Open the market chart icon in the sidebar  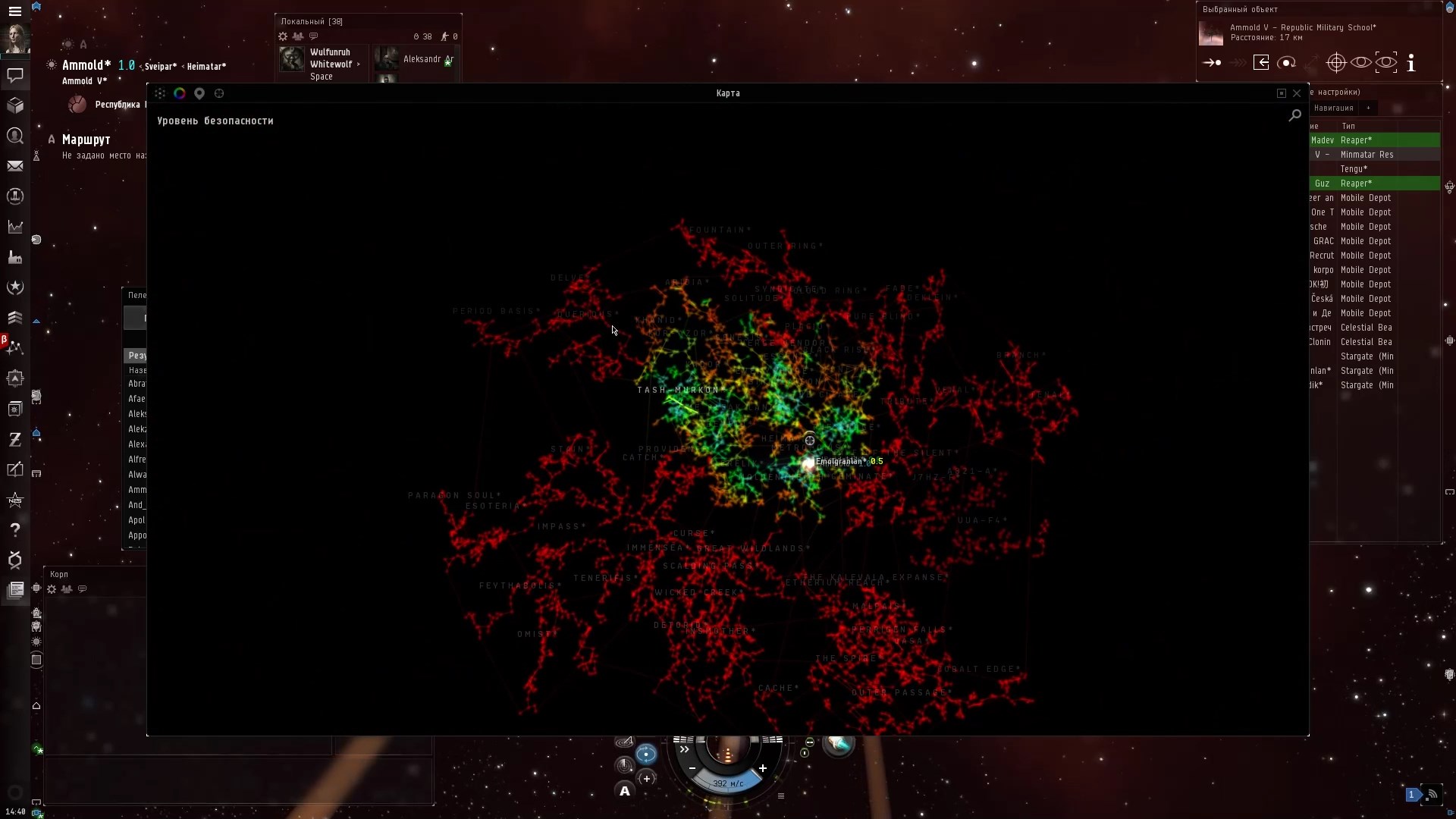coord(15,227)
